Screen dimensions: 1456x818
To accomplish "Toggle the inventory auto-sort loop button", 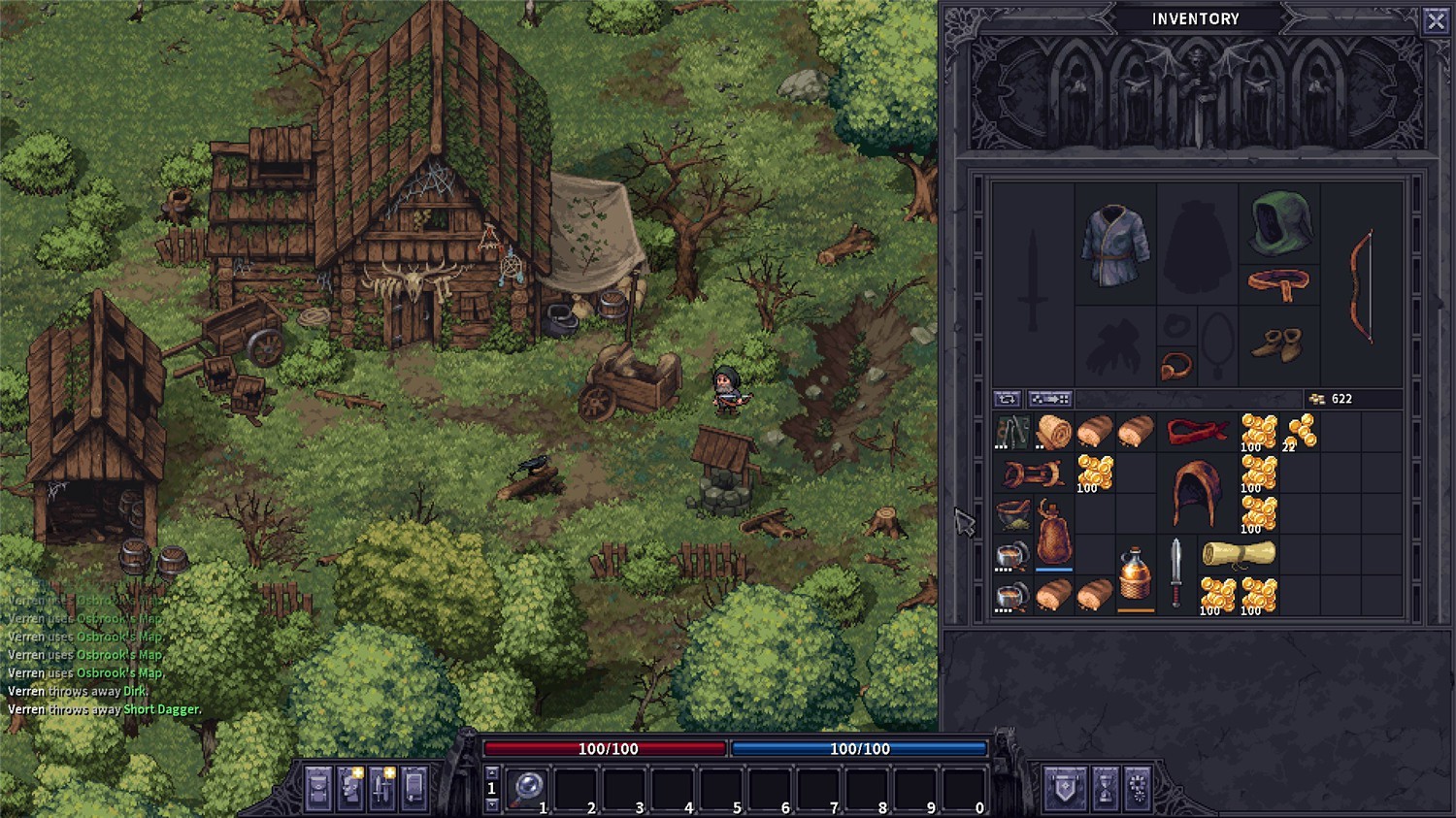I will click(x=1007, y=398).
